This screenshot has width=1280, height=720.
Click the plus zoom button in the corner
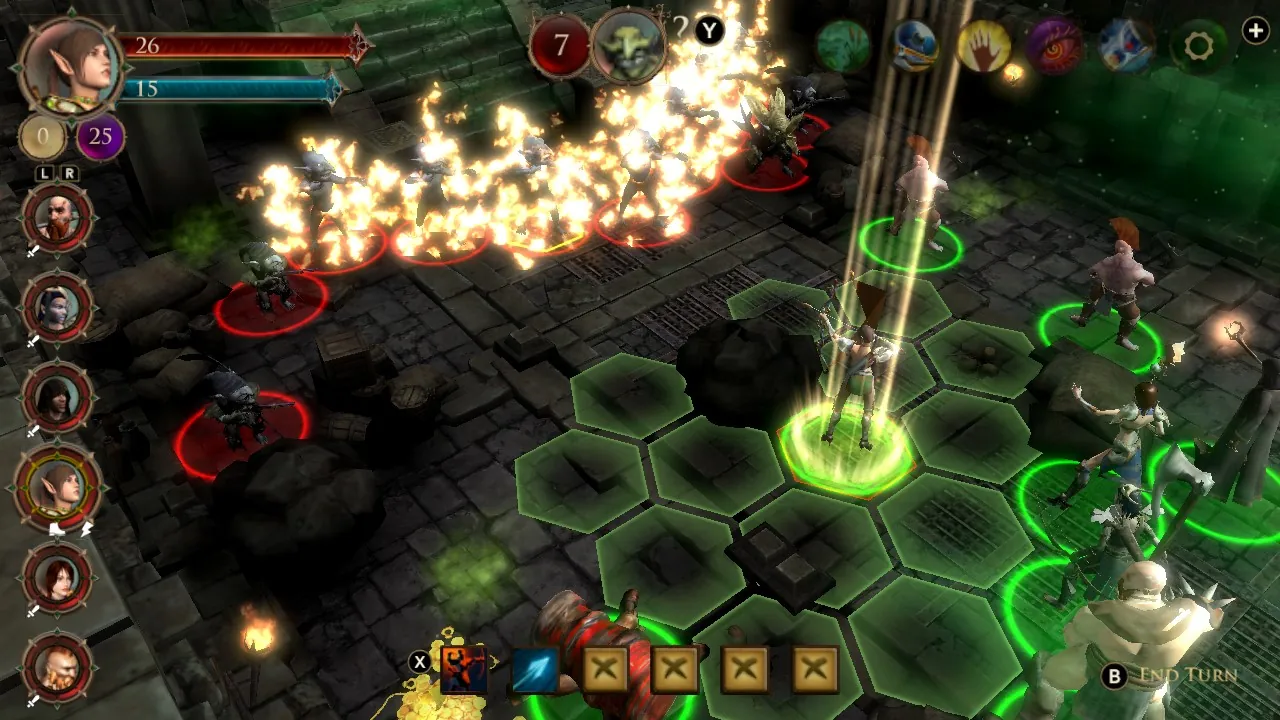coord(1257,32)
